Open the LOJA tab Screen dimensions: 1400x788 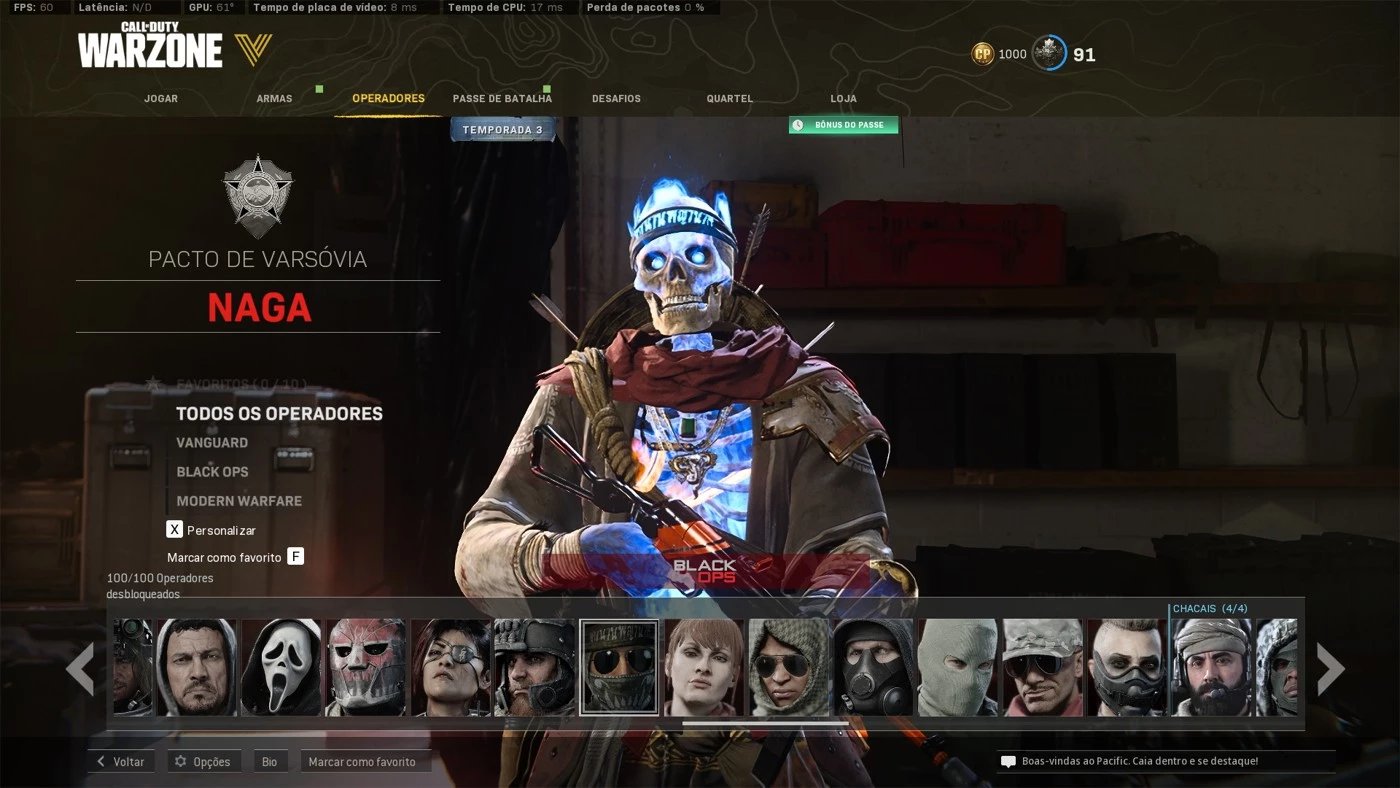[843, 98]
